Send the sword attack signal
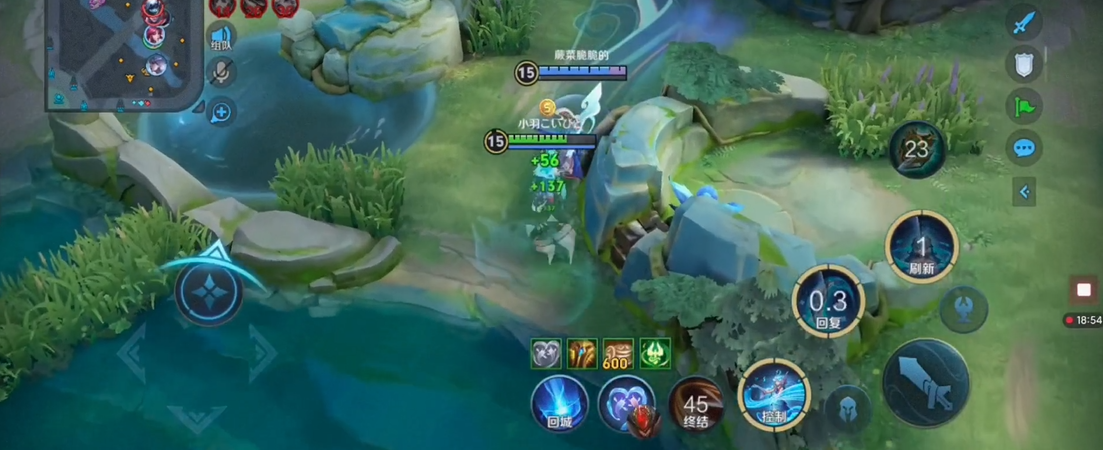 tap(1022, 23)
